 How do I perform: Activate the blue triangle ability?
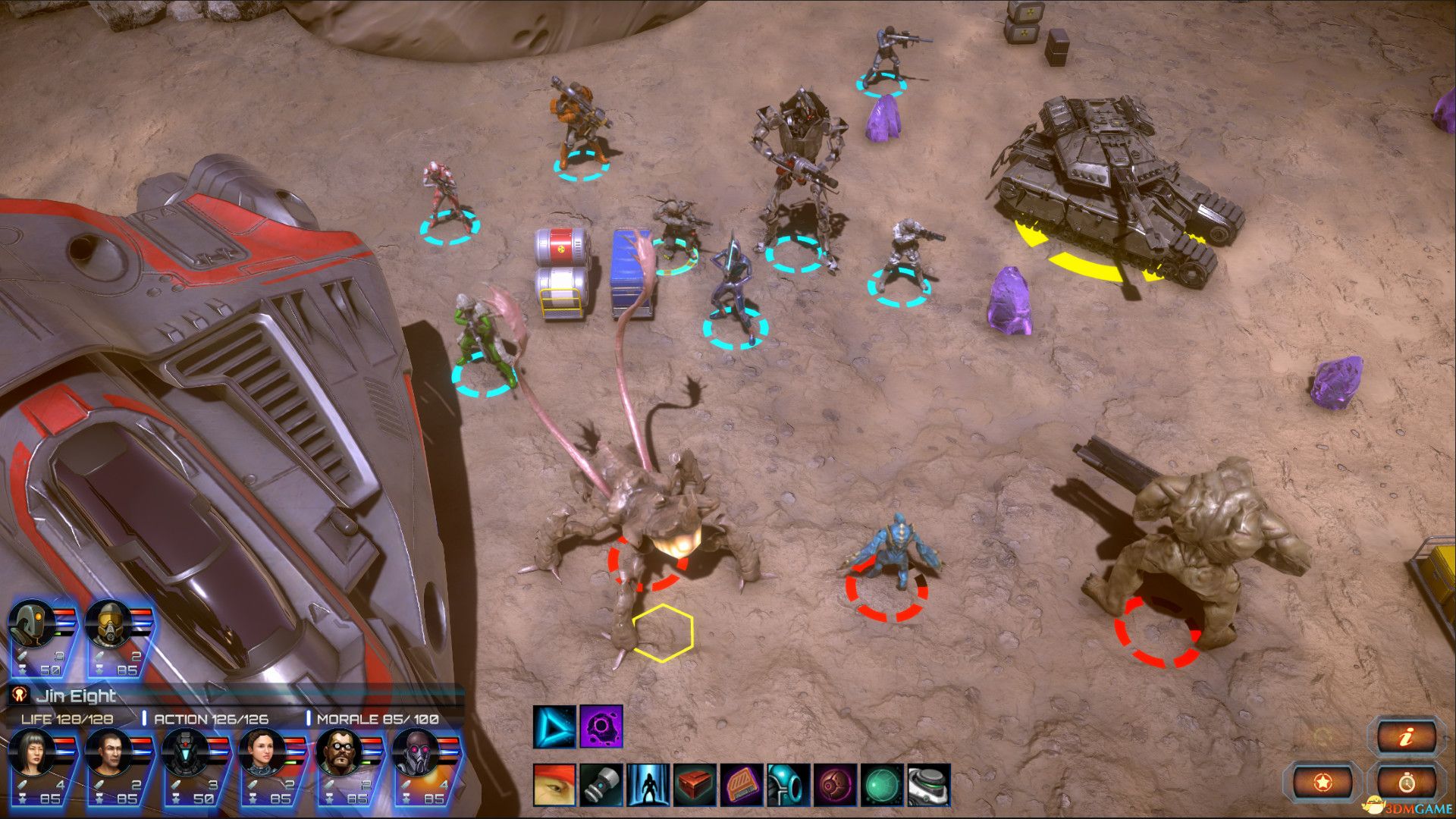point(554,727)
